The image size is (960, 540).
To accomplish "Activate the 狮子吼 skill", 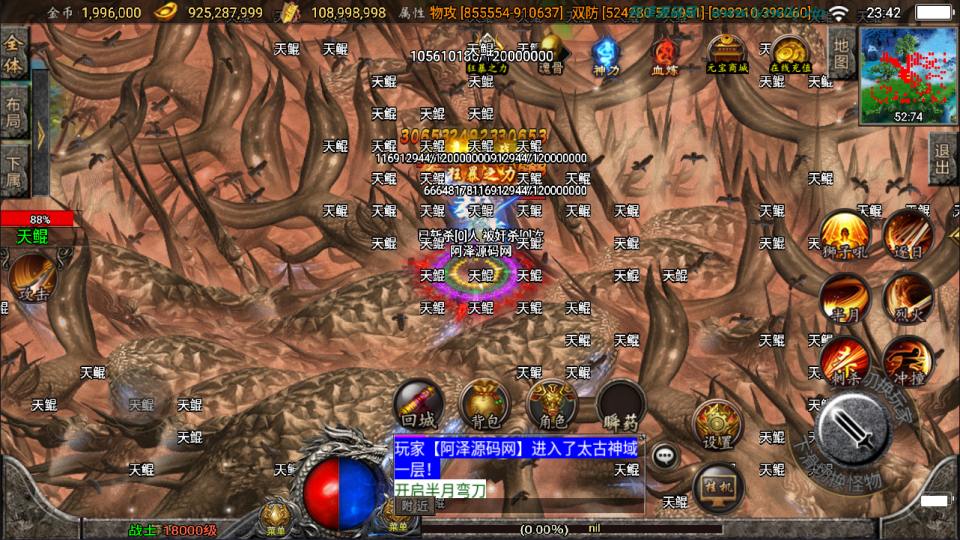I will [845, 237].
